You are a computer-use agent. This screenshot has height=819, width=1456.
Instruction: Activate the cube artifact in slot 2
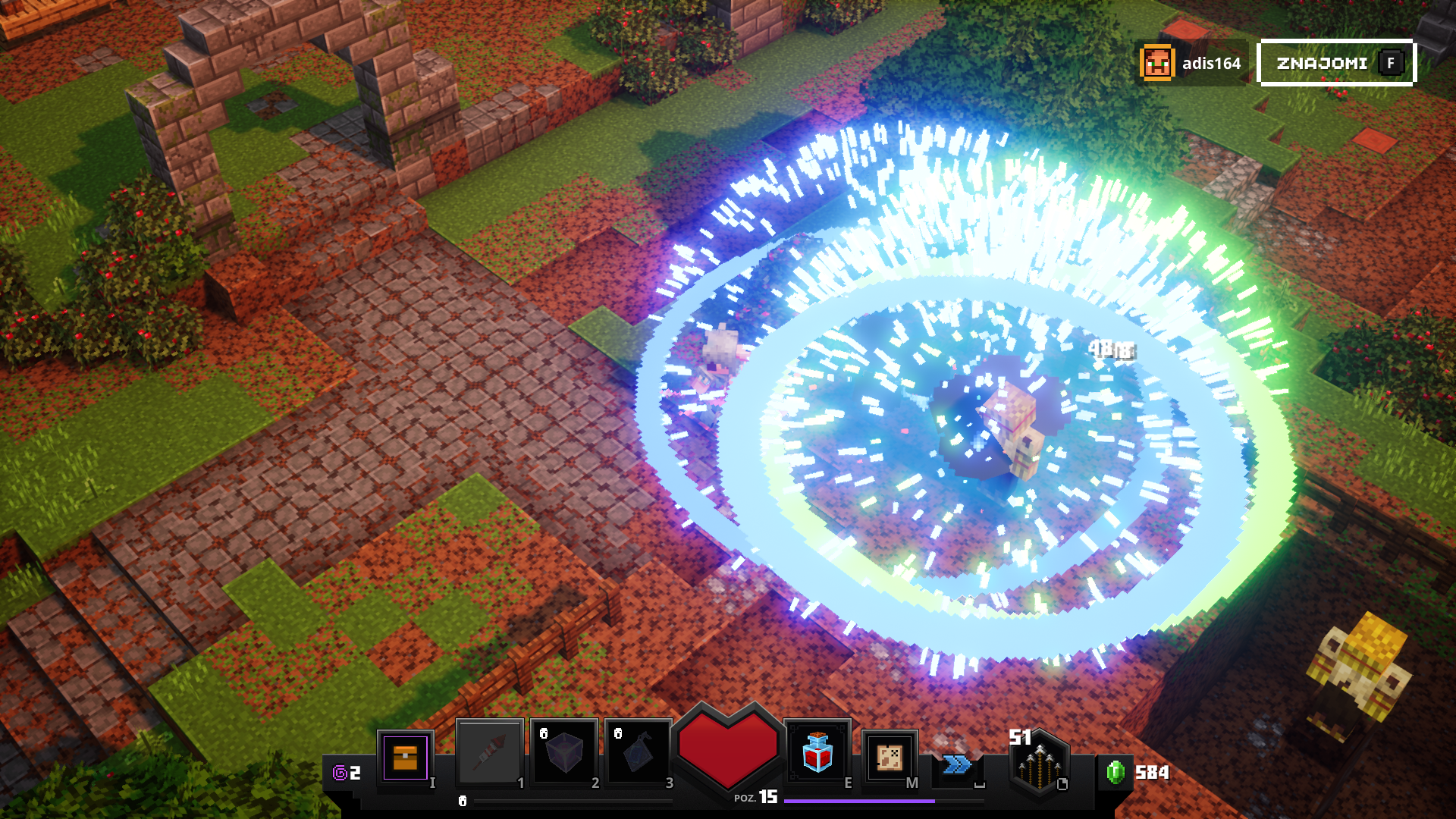(x=564, y=753)
